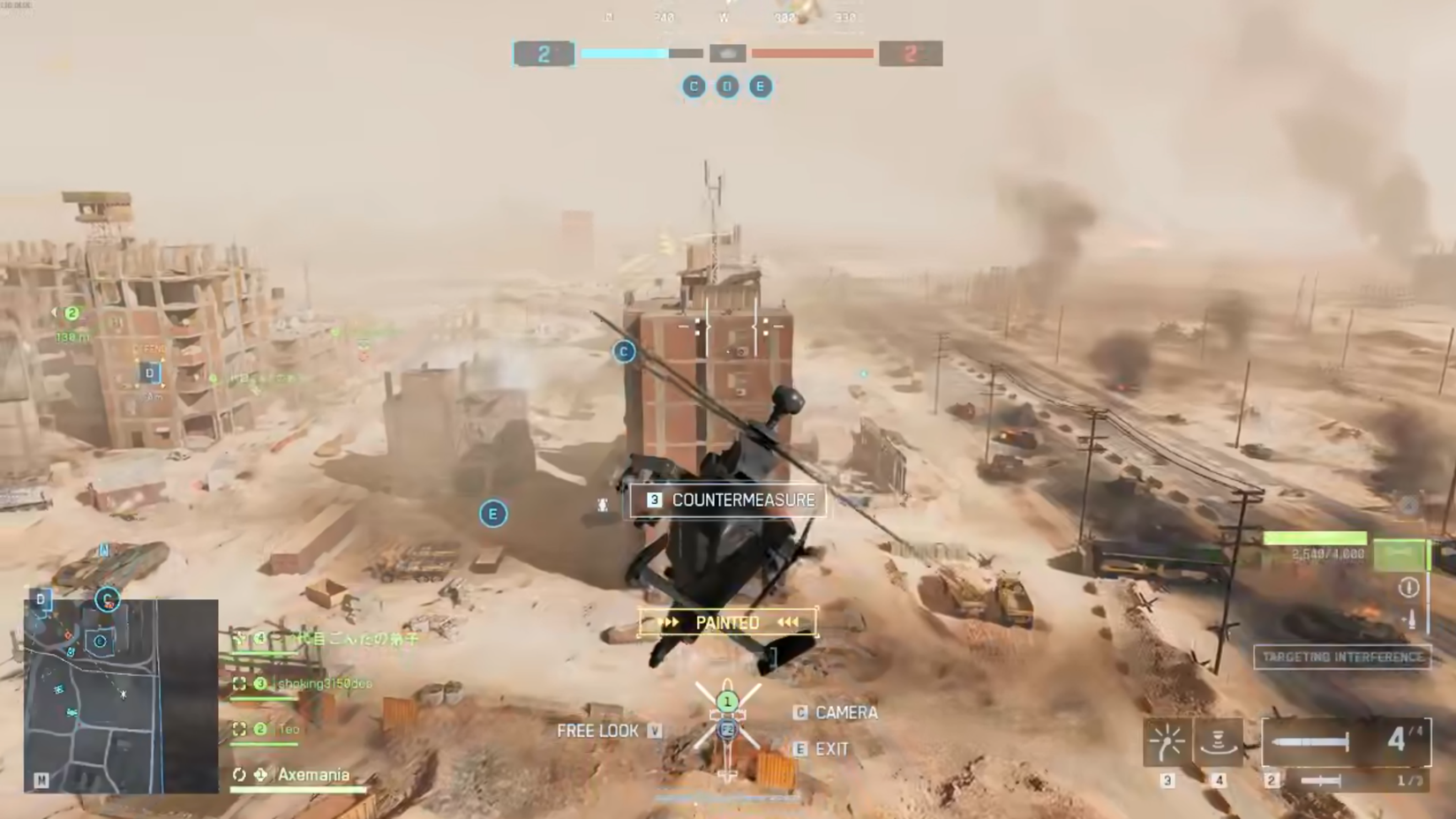Toggle squad member Axemania's respawn indicator
The width and height of the screenshot is (1456, 819).
tap(238, 773)
